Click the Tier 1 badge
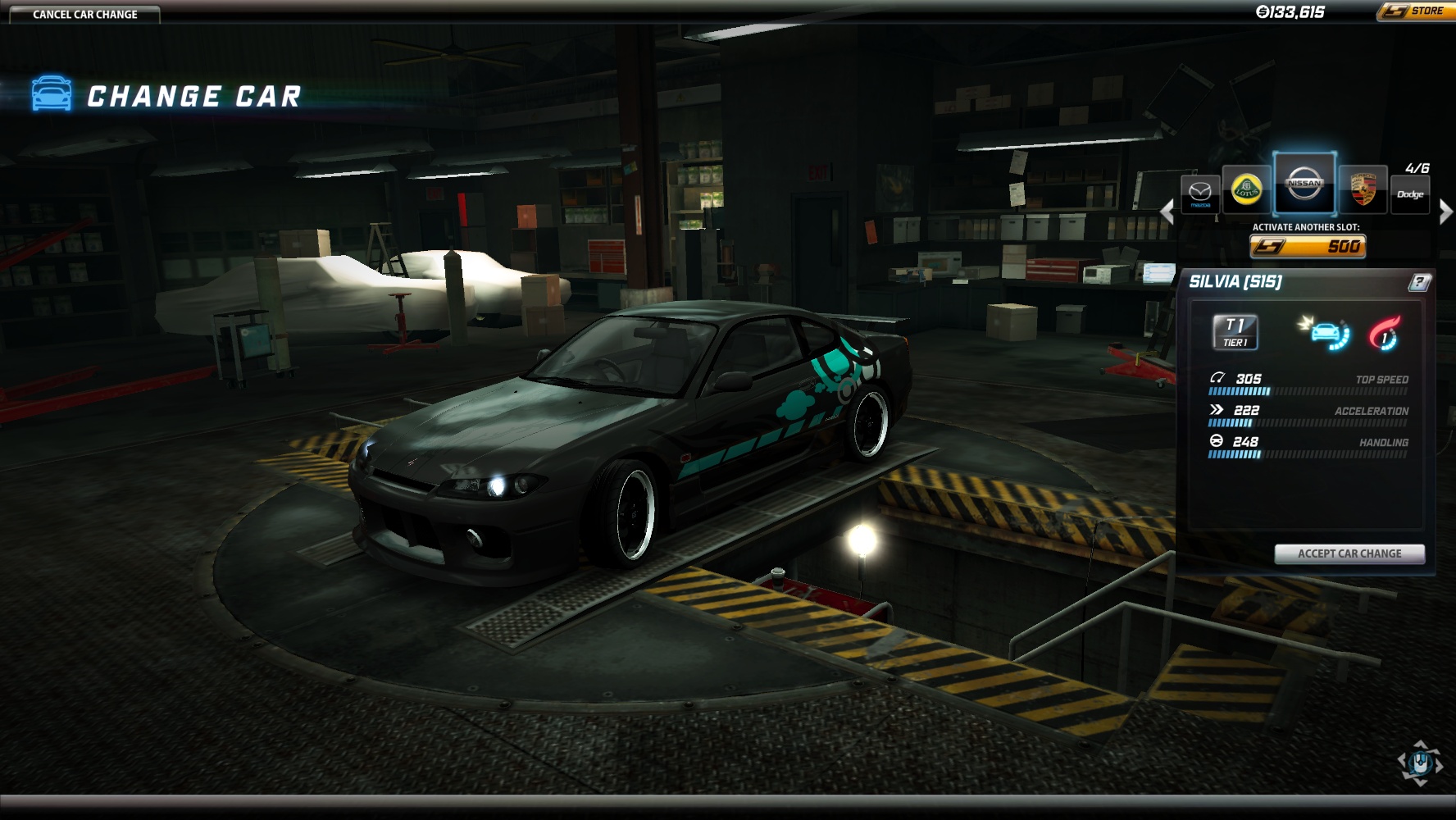Viewport: 1456px width, 820px height. [x=1235, y=332]
